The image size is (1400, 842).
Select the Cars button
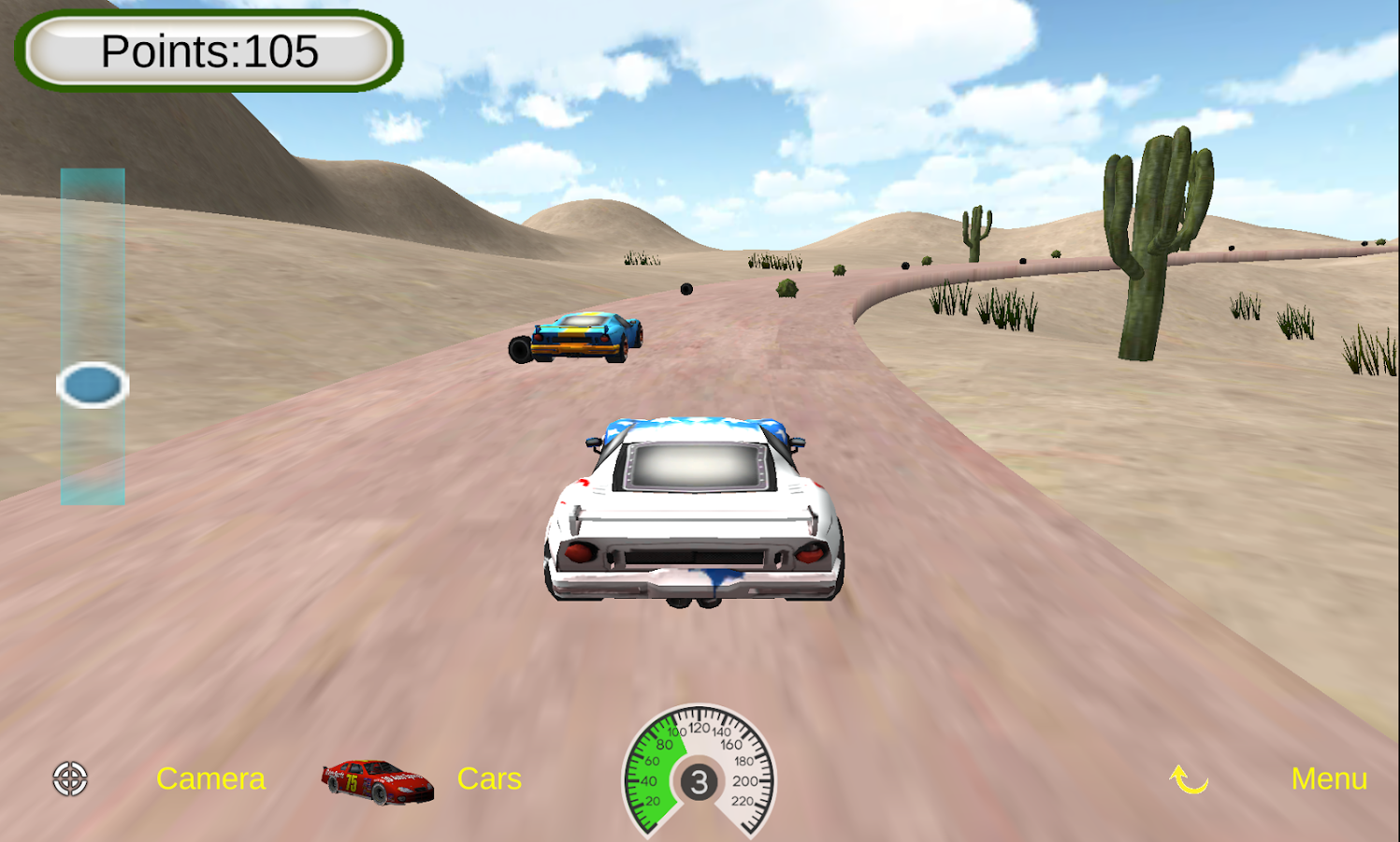489,778
